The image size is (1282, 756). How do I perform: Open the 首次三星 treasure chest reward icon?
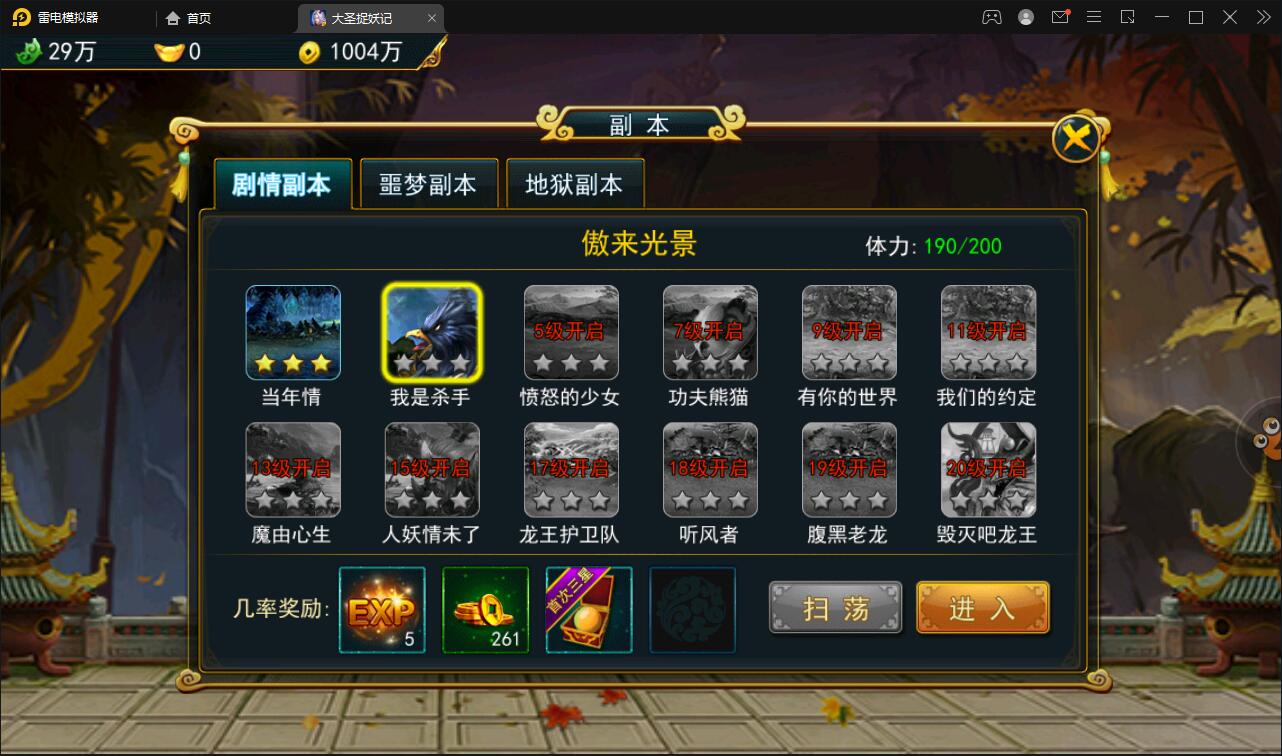(588, 610)
